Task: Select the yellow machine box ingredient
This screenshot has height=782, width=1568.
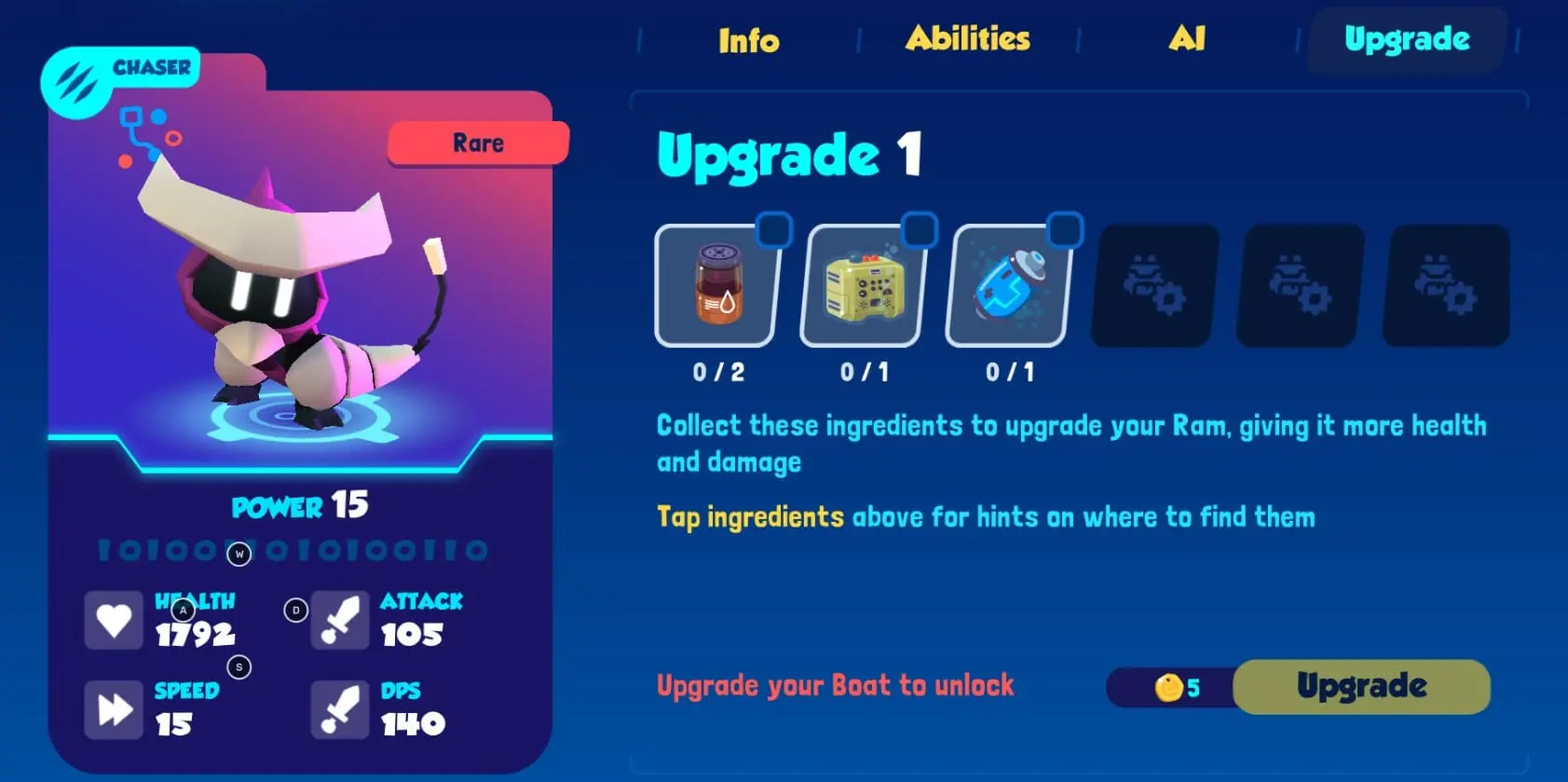Action: point(864,286)
